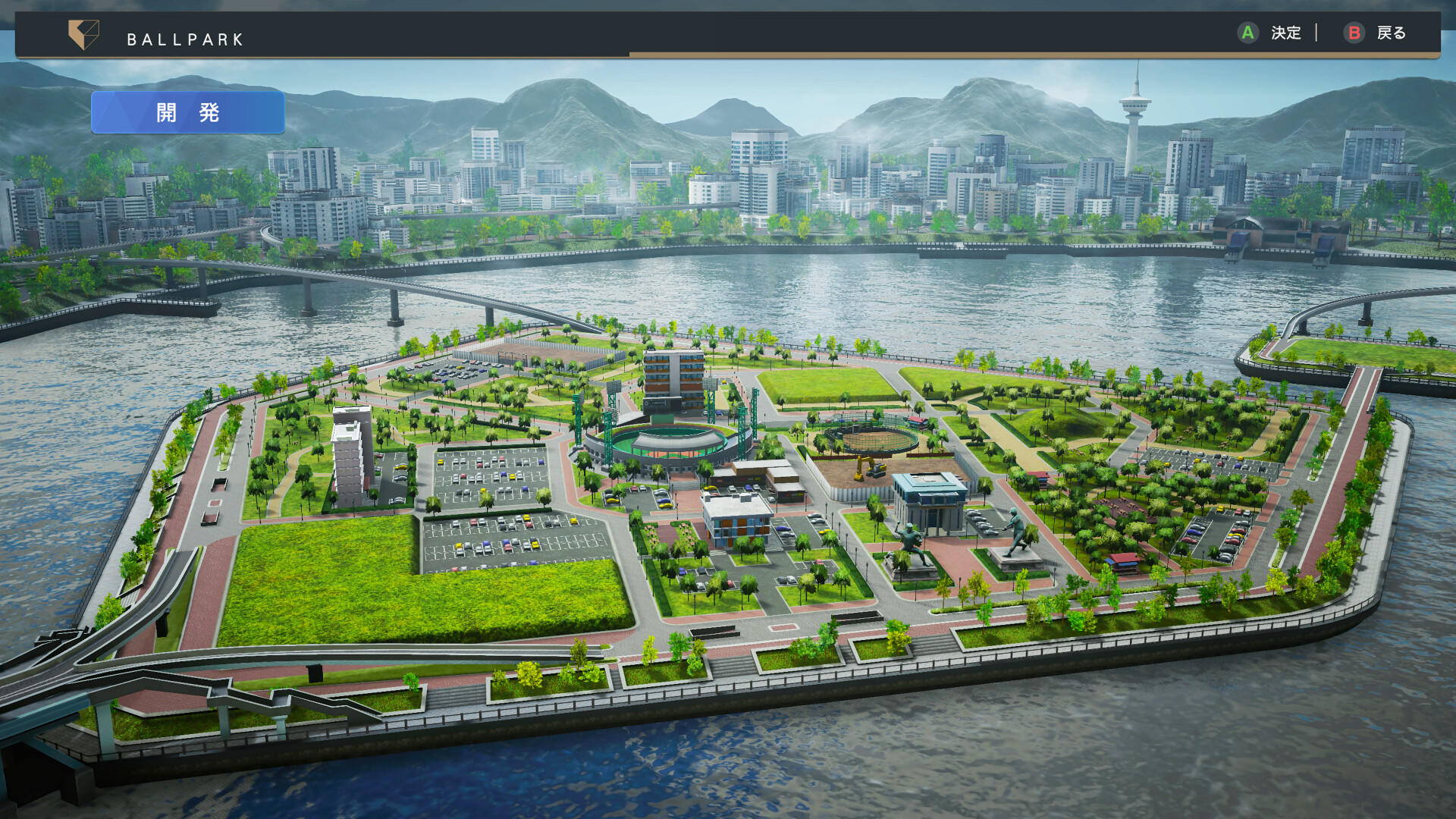Click the red B (戻る) back icon
Viewport: 1456px width, 819px height.
click(1354, 33)
